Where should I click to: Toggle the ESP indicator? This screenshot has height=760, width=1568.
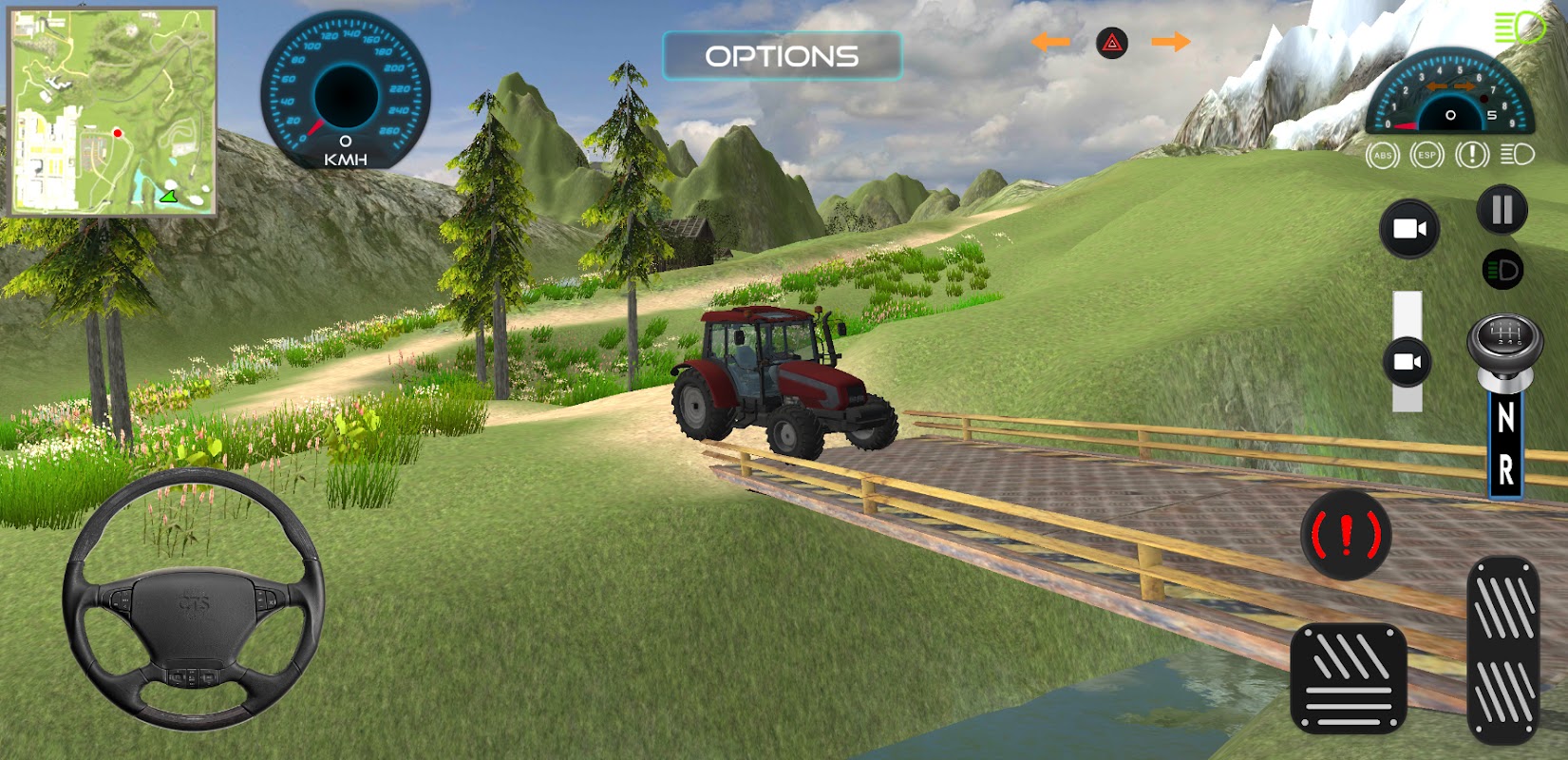point(1426,155)
